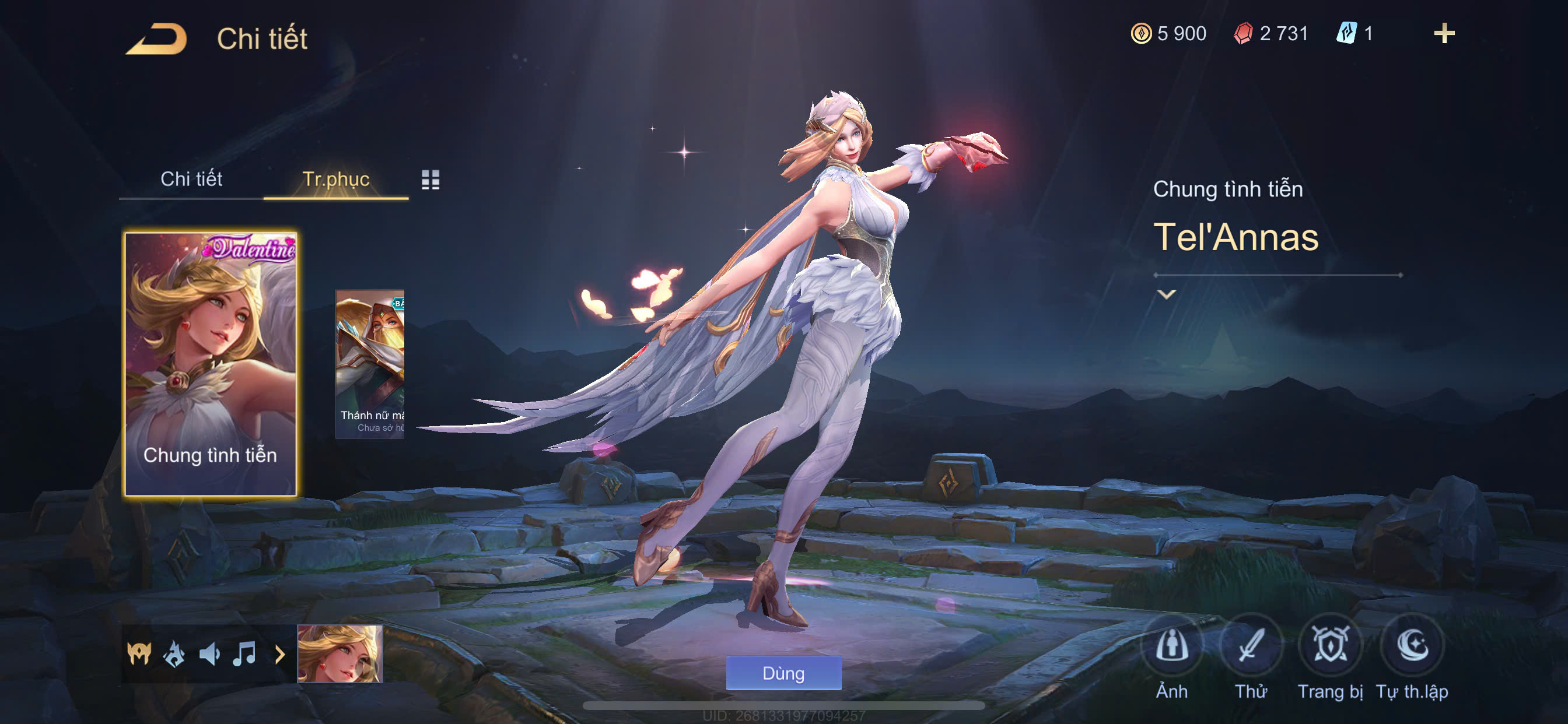1568x724 pixels.
Task: Open the Tel'Annas portrait thumbnail
Action: (x=339, y=654)
